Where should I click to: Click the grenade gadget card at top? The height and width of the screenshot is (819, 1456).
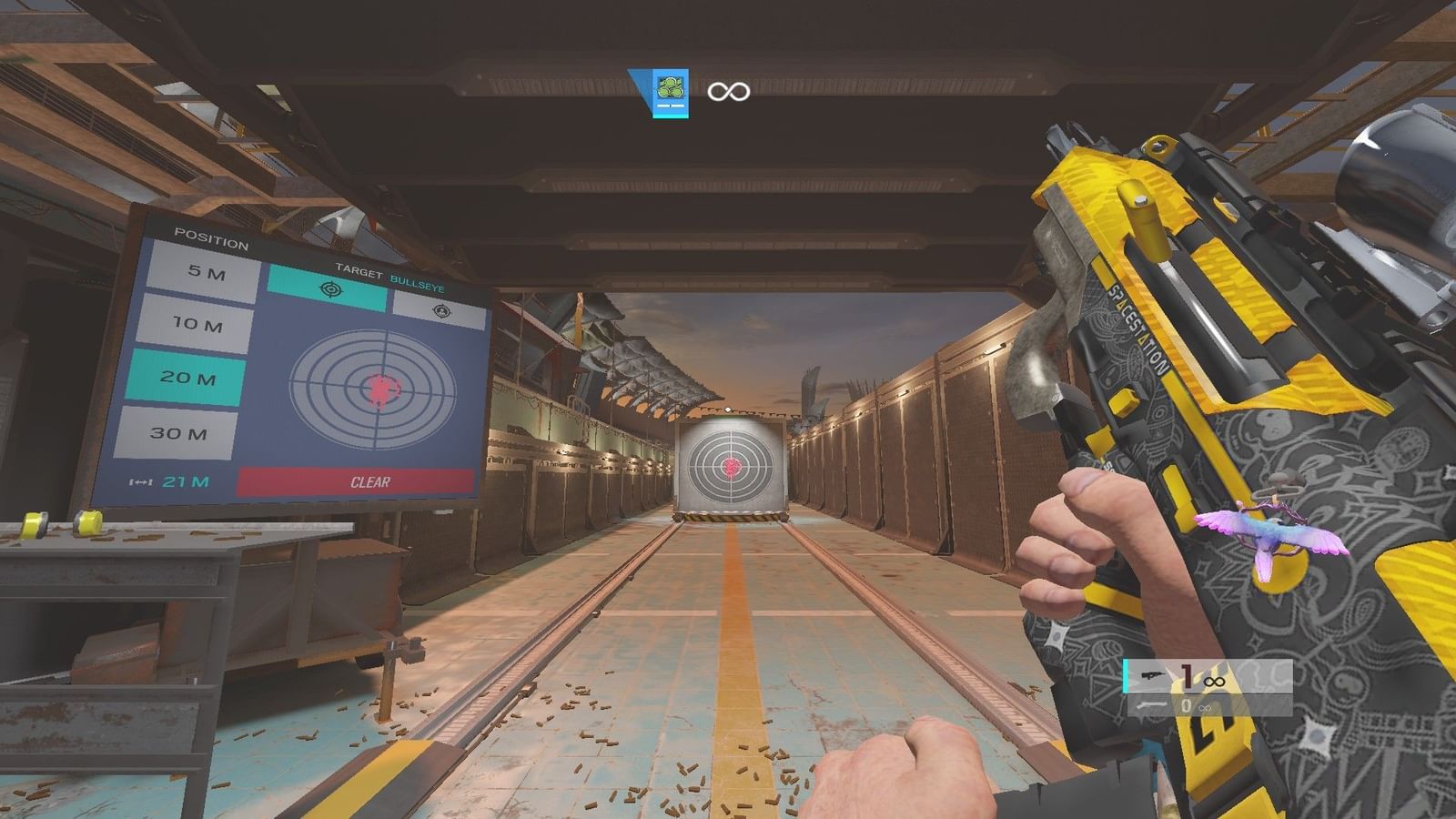[x=669, y=91]
